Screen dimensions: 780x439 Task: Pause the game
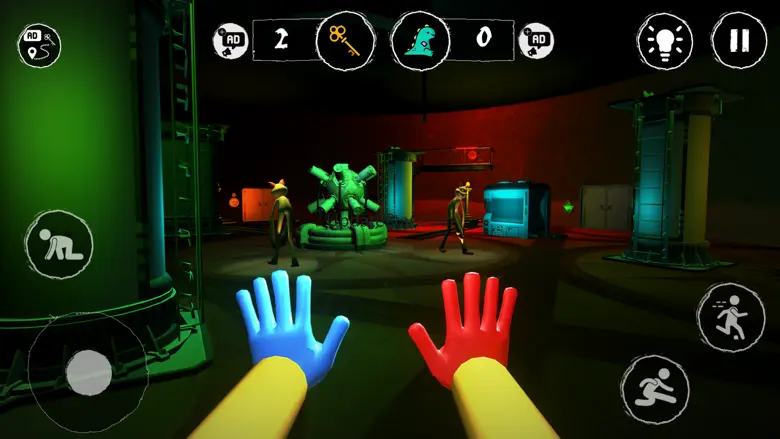tap(739, 41)
